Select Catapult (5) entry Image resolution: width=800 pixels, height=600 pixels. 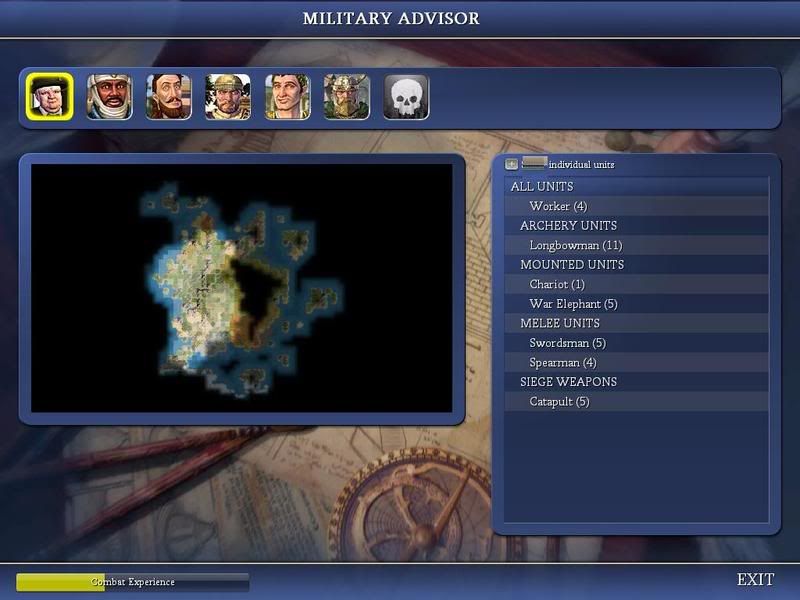pyautogui.click(x=559, y=401)
